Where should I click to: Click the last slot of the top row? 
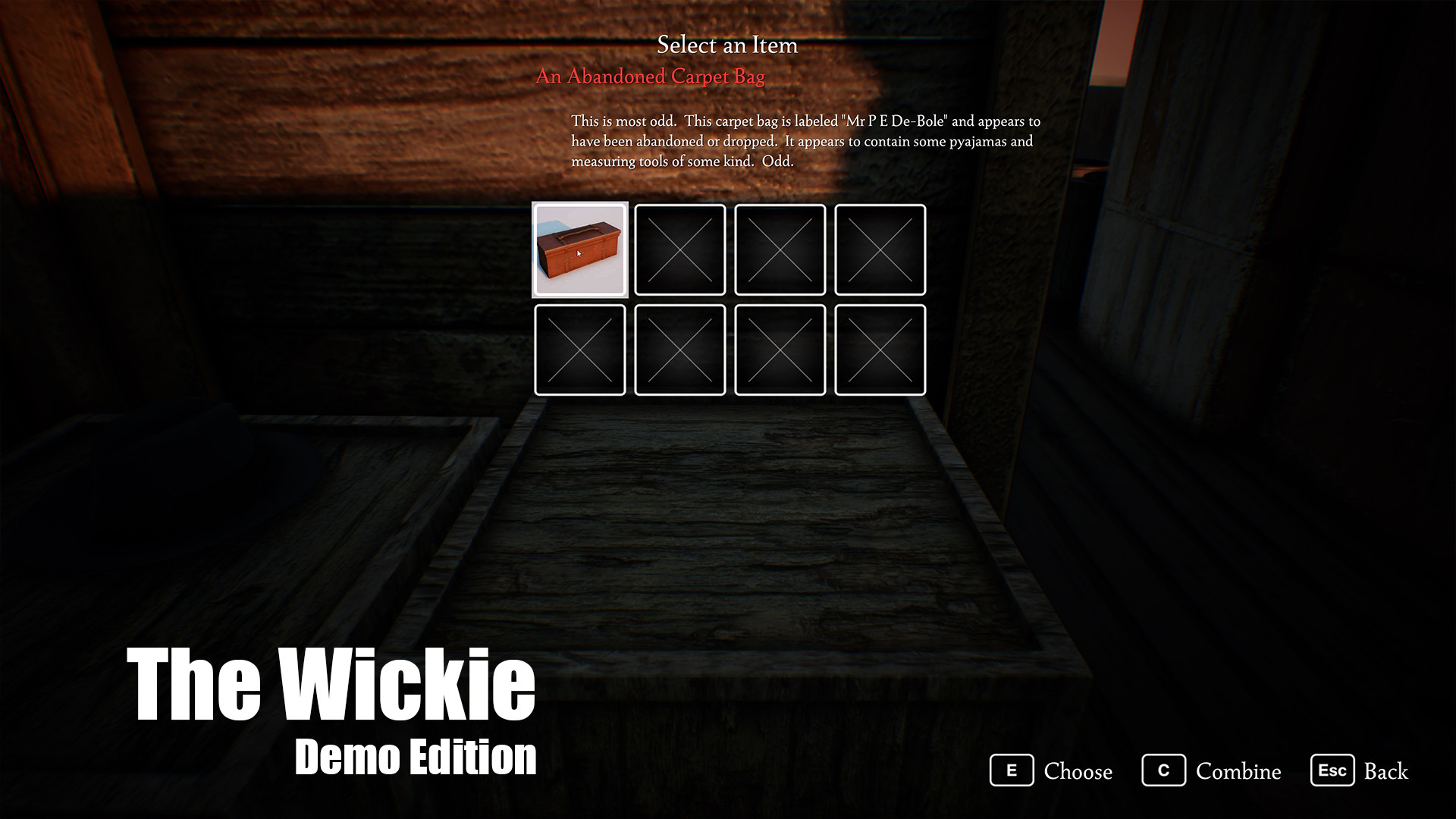(x=880, y=250)
